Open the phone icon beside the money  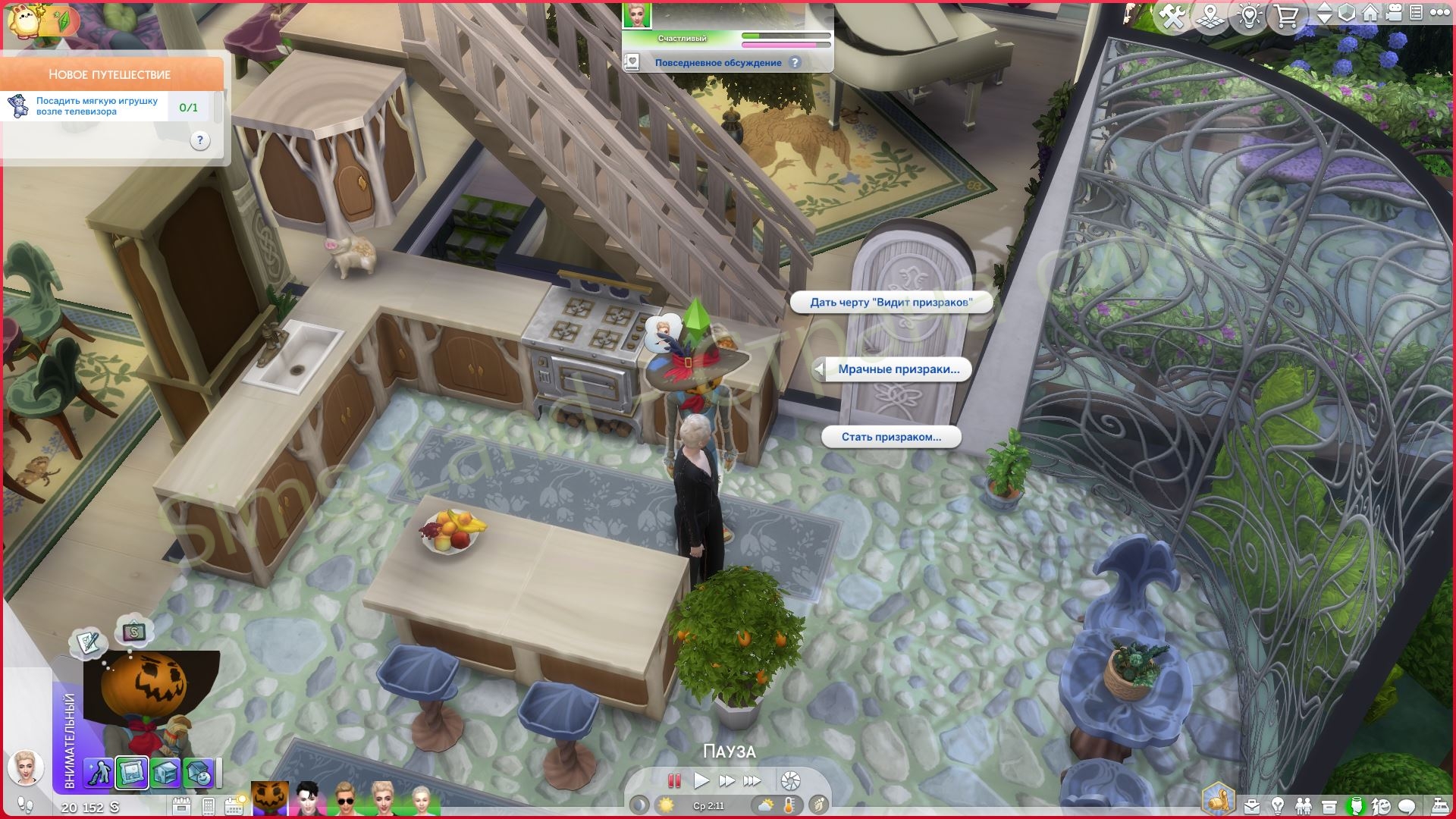pyautogui.click(x=209, y=806)
